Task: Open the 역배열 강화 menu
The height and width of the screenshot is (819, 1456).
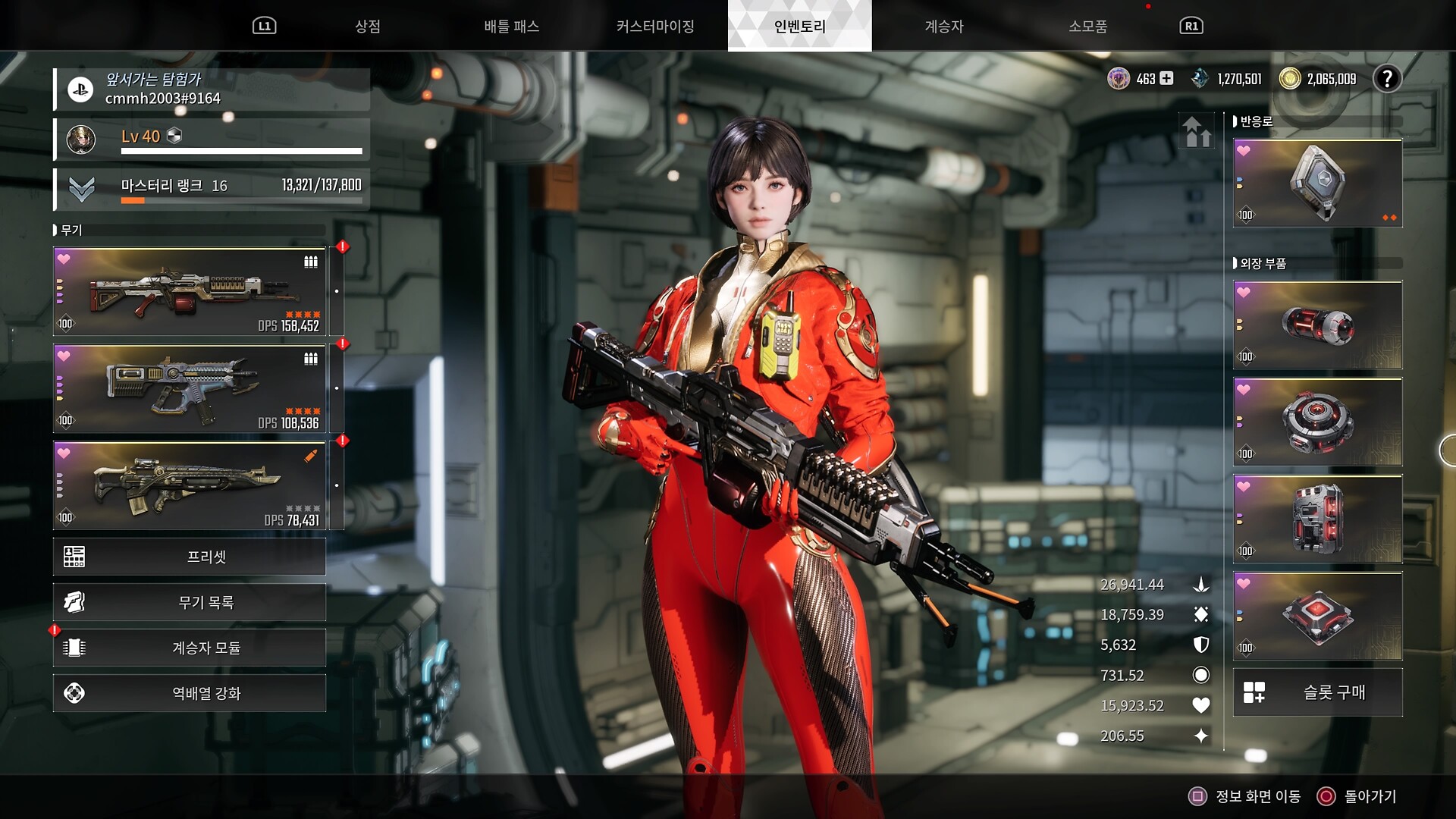Action: [x=190, y=693]
